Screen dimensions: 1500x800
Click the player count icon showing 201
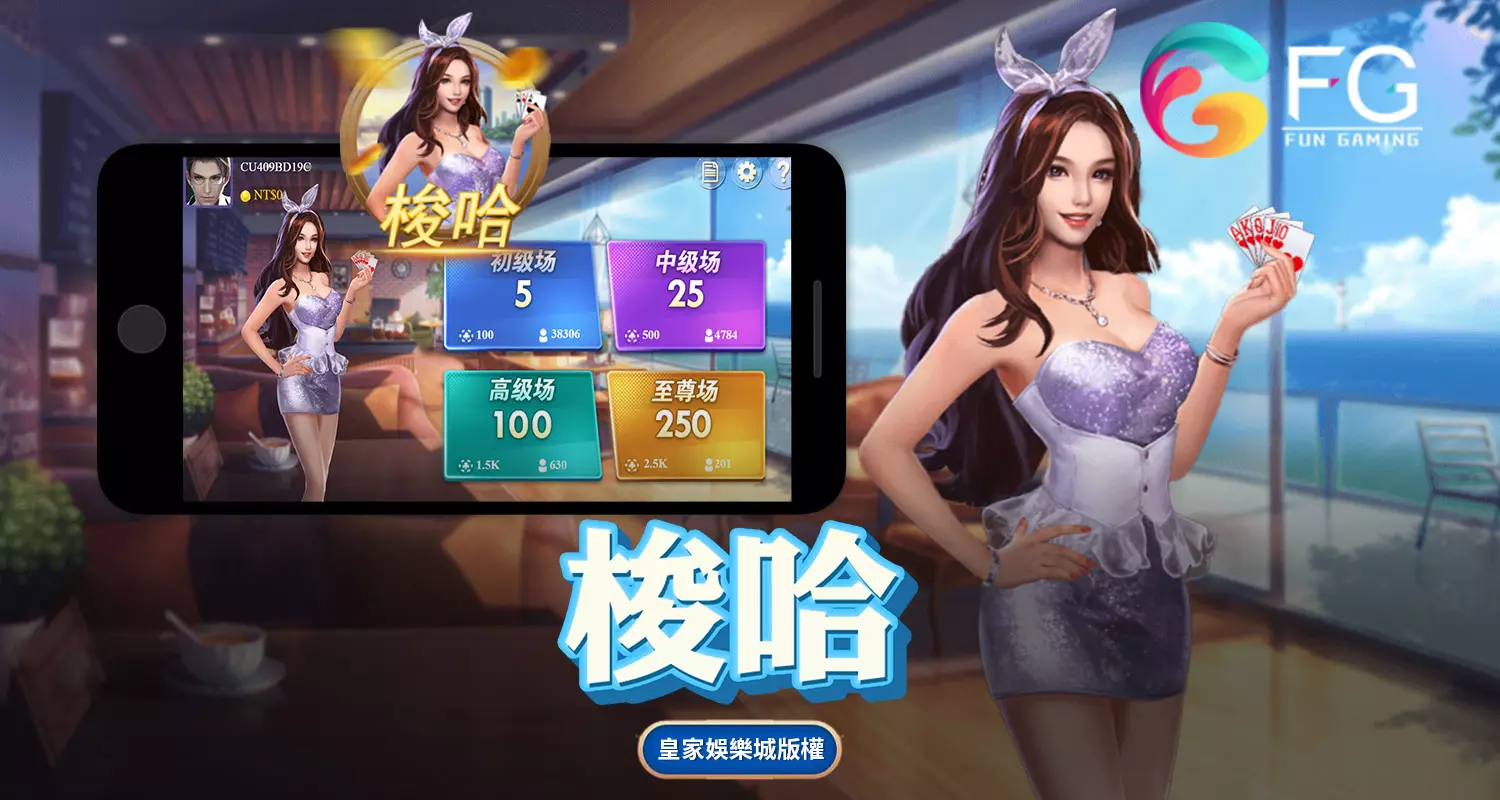(x=709, y=465)
